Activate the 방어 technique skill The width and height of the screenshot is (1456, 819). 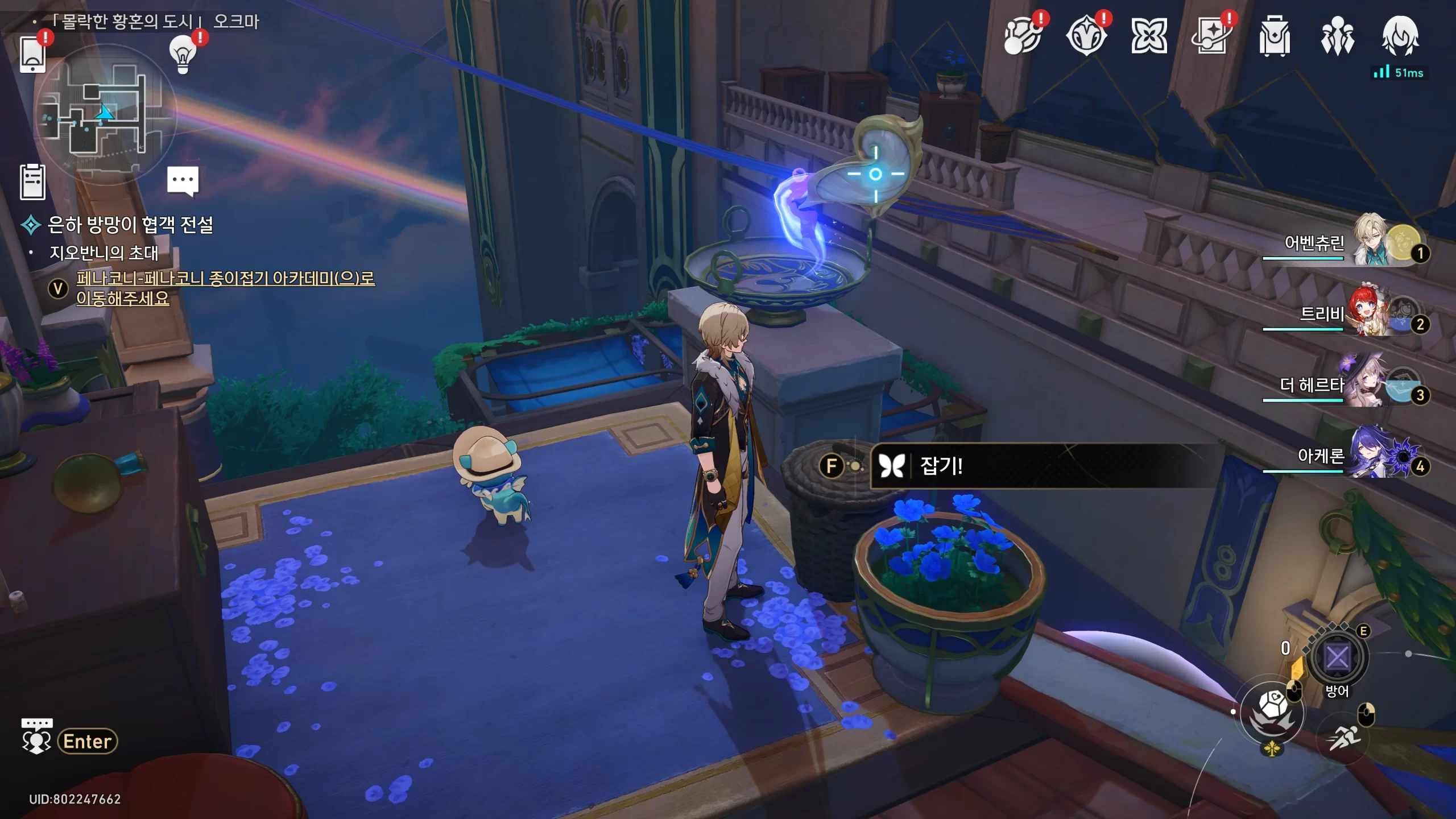[1337, 659]
